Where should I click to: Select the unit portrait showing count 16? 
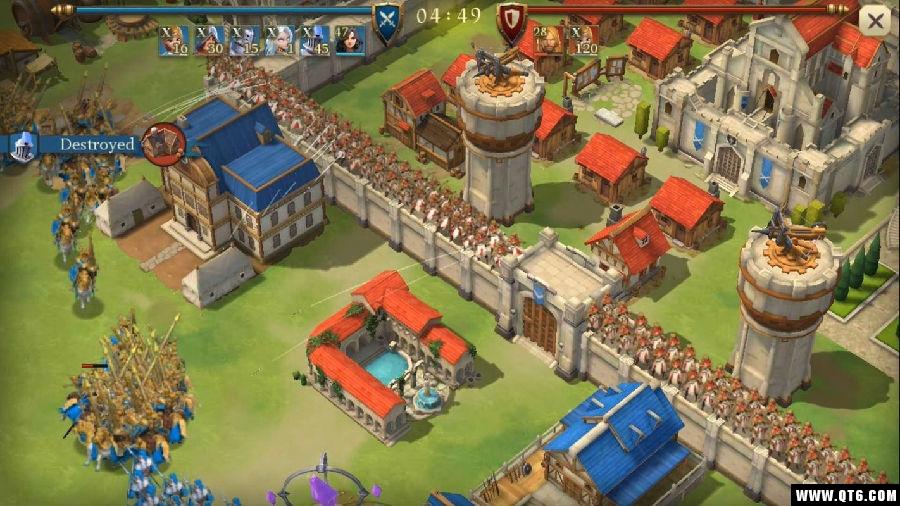(x=174, y=40)
